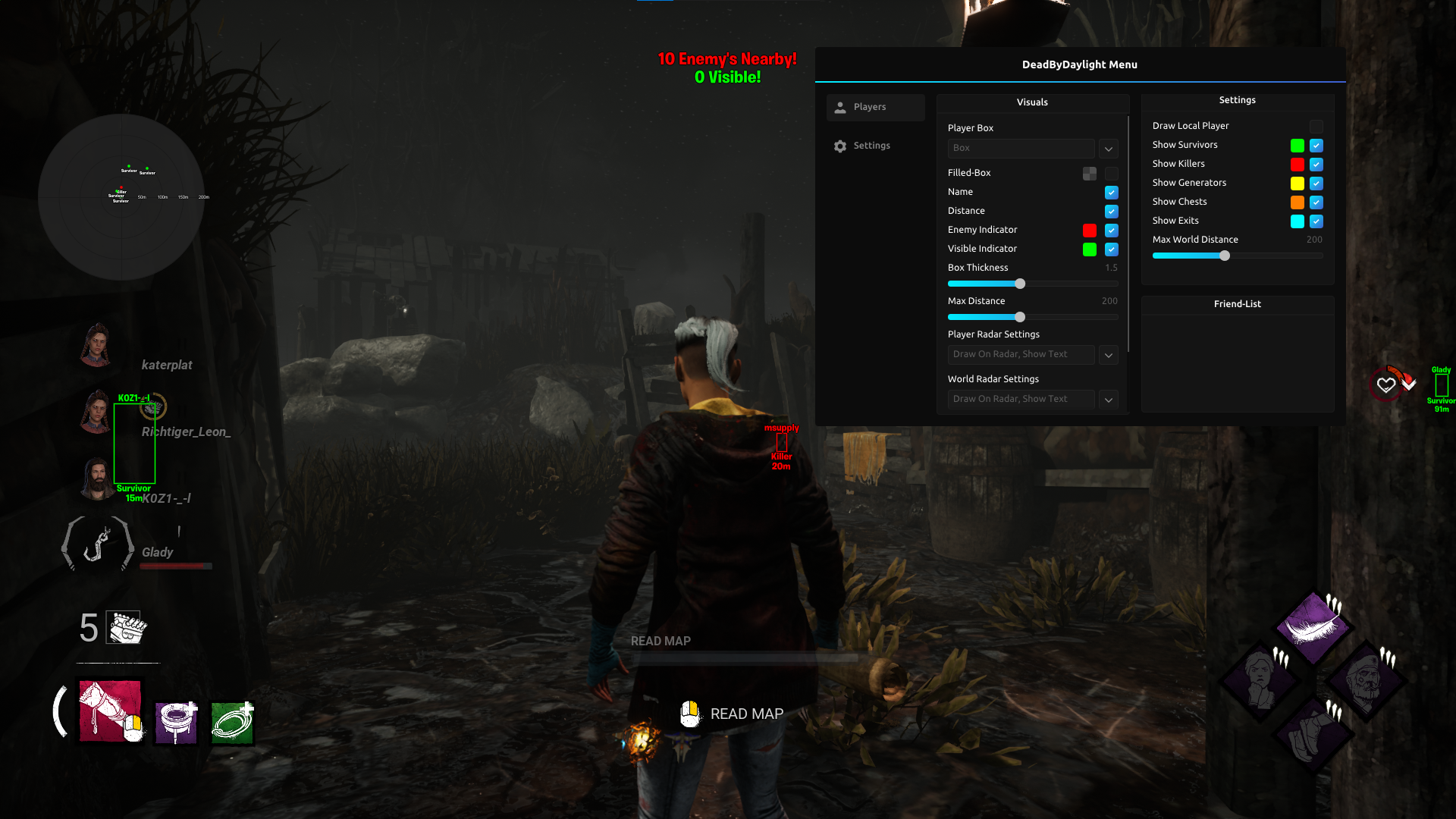Change the Visible Indicator green color swatch
The height and width of the screenshot is (819, 1456).
click(1089, 249)
